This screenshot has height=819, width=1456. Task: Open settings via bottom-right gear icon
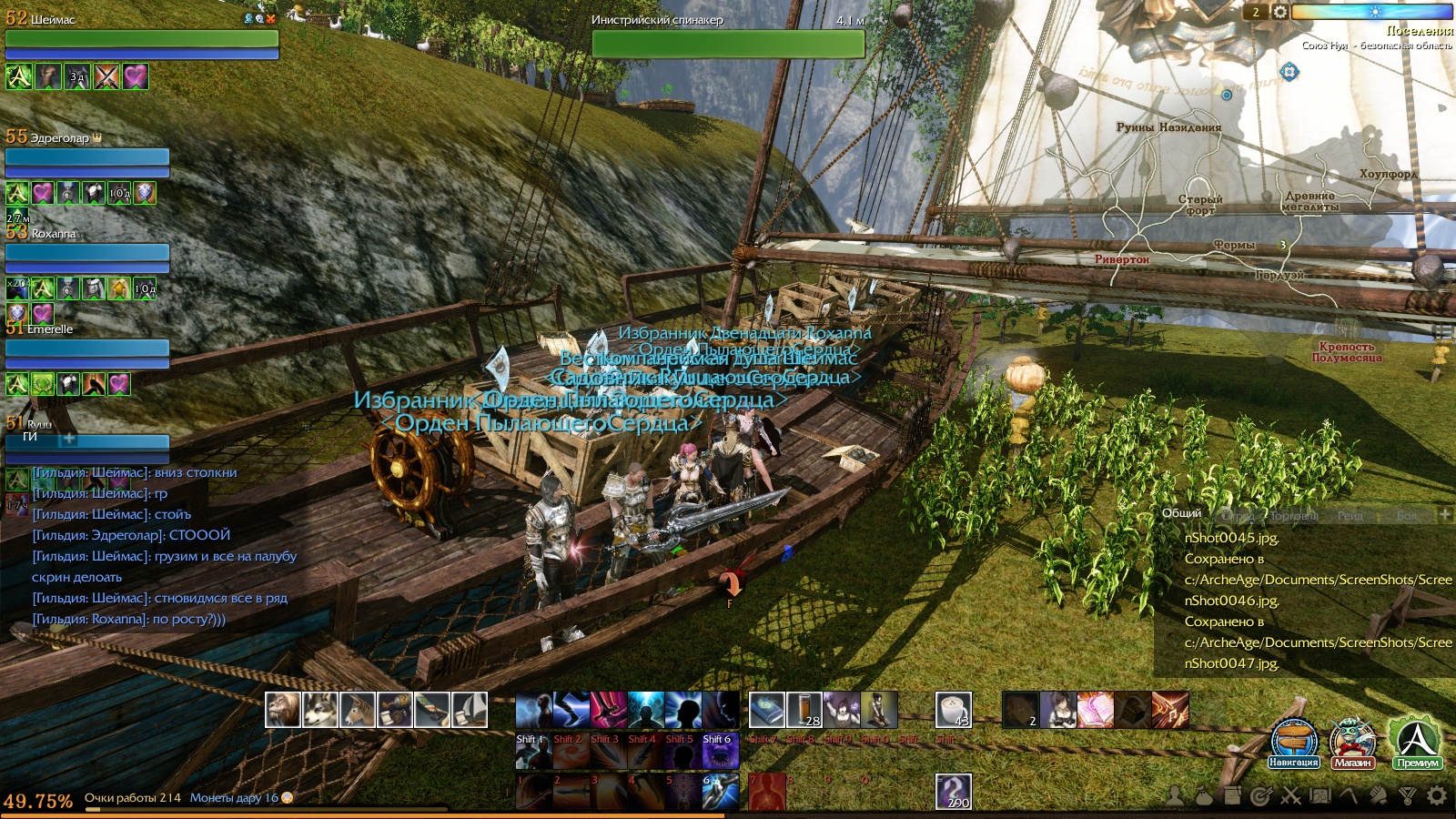(1437, 796)
